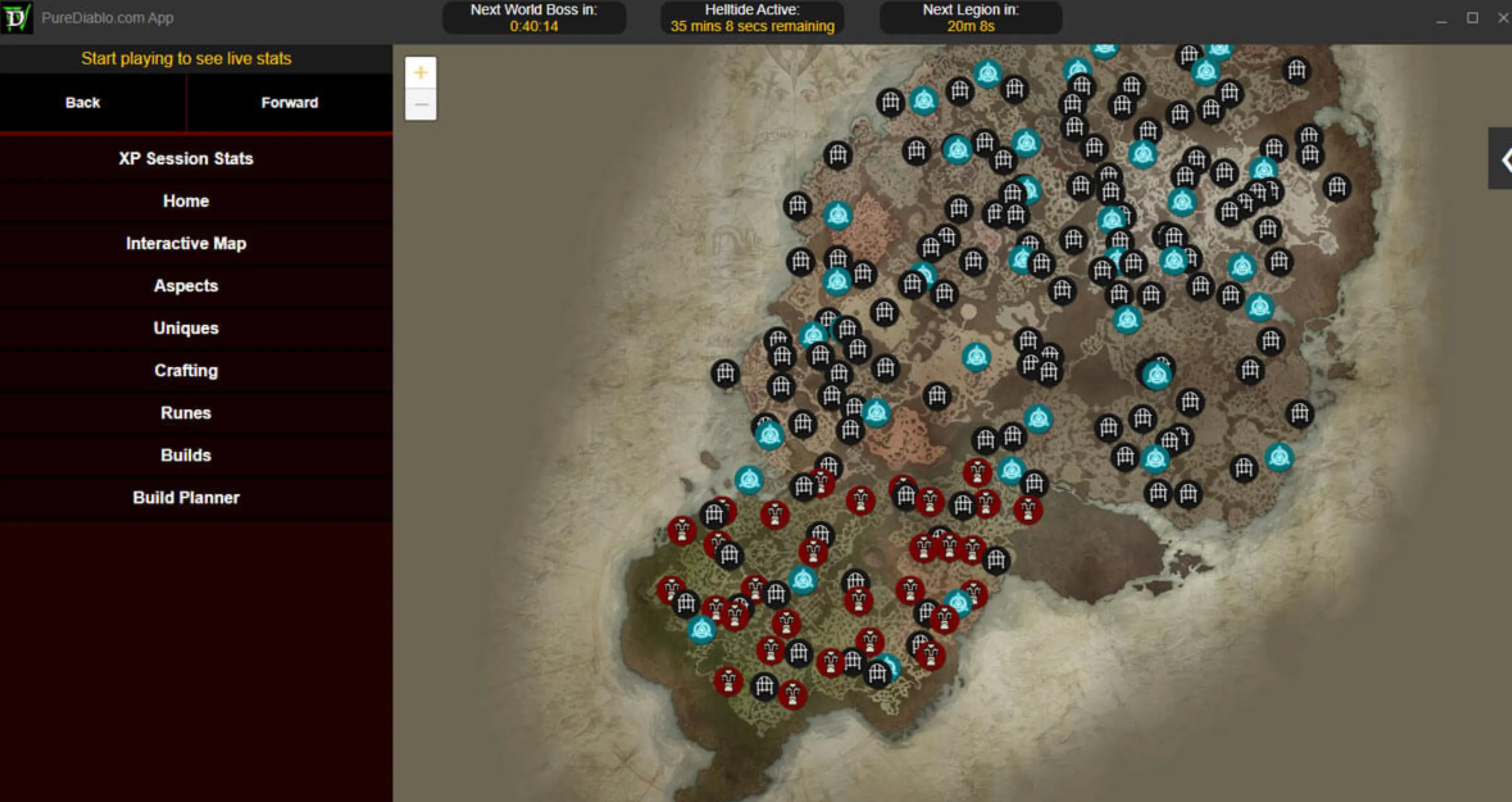
Task: Open the Builds section
Action: 186,455
